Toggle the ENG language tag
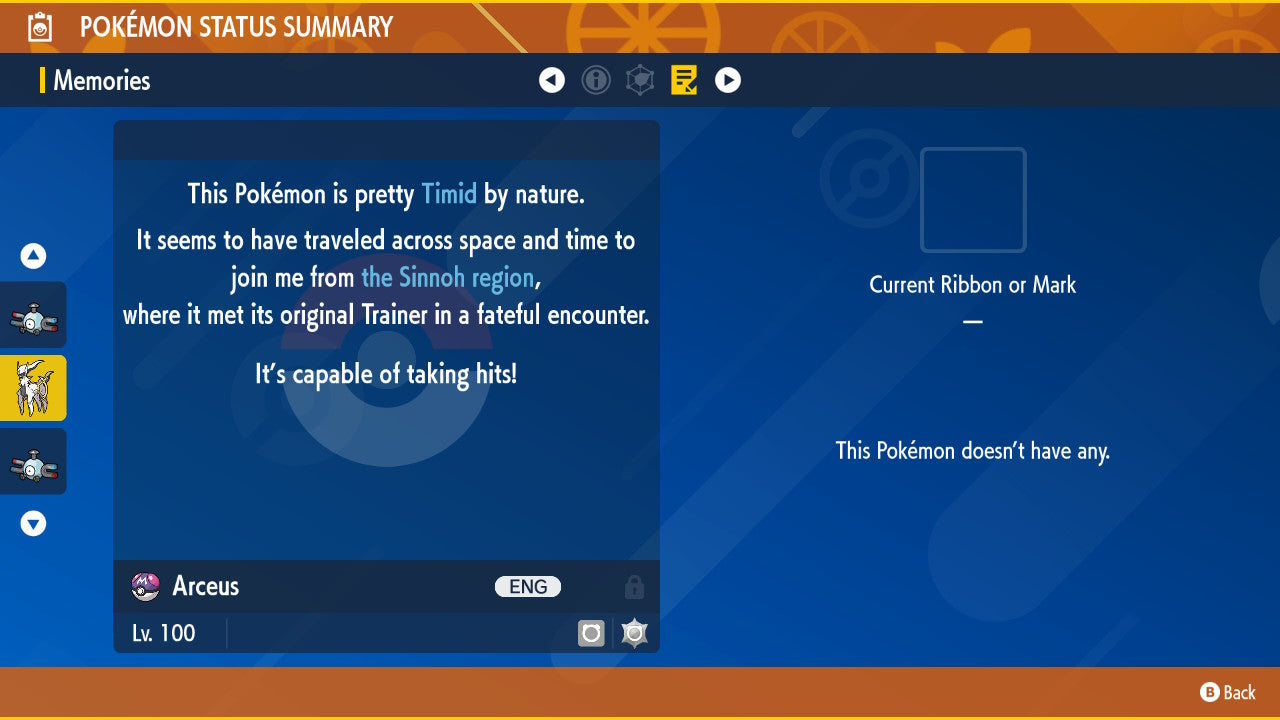1280x720 pixels. tap(527, 586)
